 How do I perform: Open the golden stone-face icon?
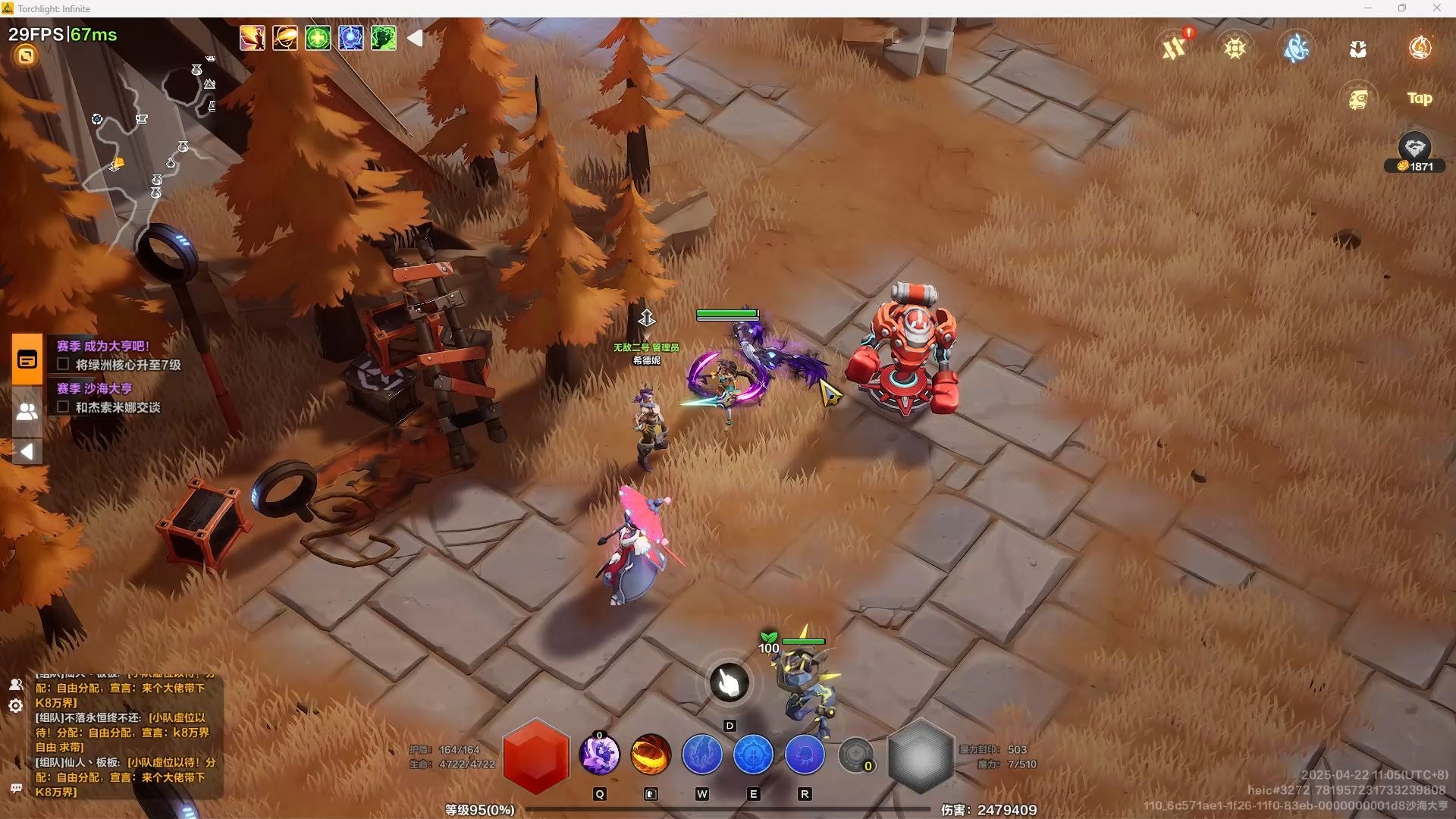tap(1358, 99)
